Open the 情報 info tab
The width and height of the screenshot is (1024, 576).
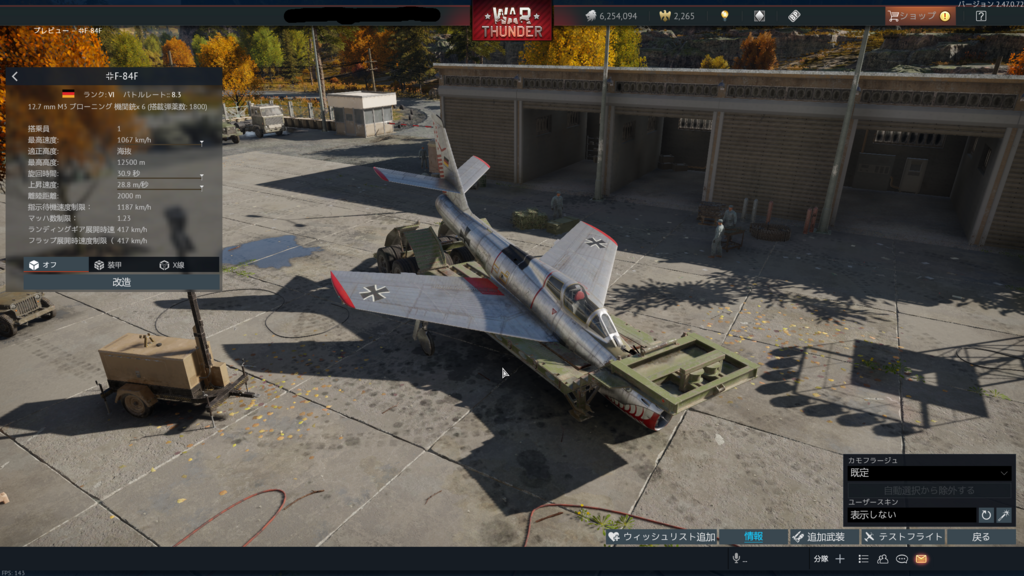click(753, 537)
